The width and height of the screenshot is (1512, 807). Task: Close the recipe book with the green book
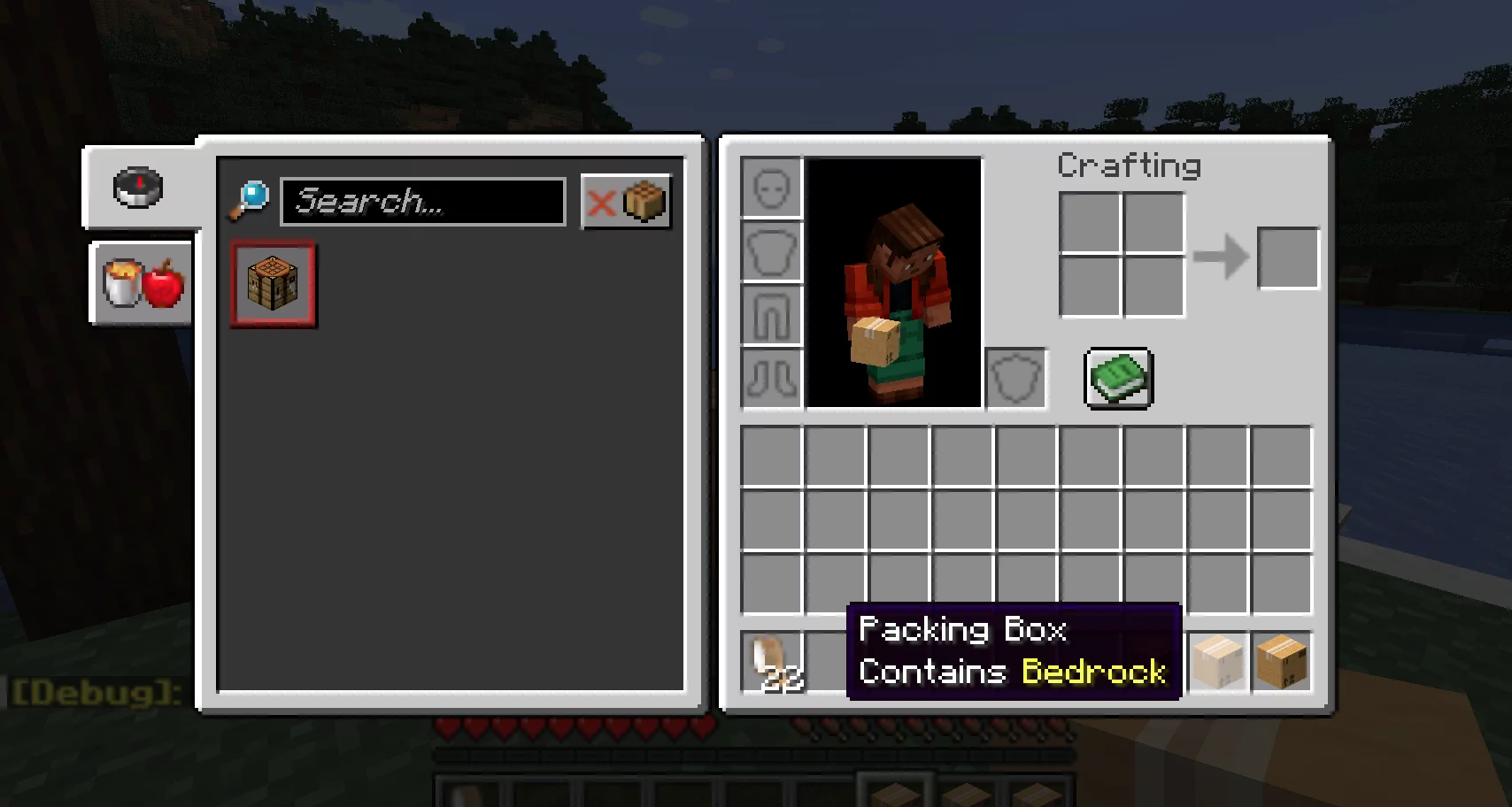coord(1118,379)
